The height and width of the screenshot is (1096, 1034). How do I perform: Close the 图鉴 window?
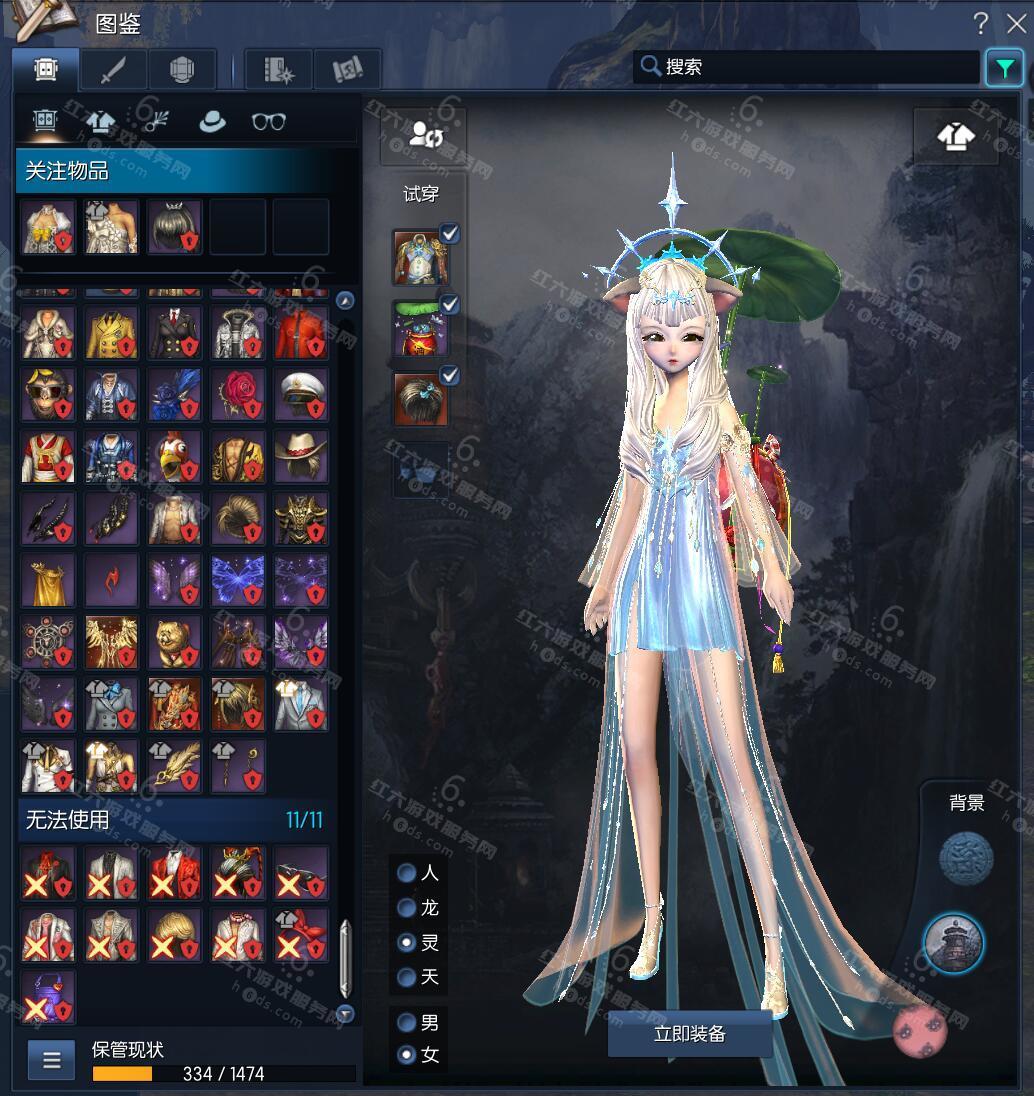[1016, 24]
